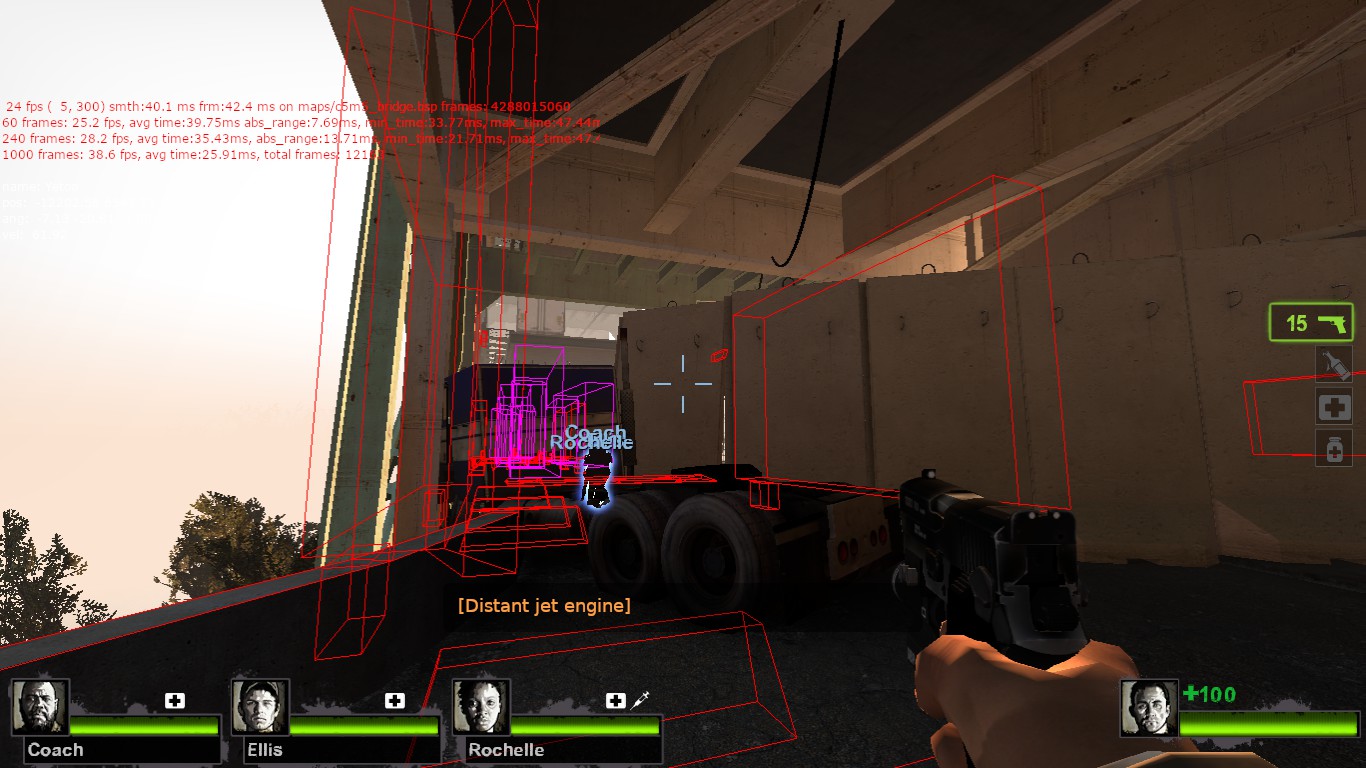Select Coach's portrait thumbnail

42,704
